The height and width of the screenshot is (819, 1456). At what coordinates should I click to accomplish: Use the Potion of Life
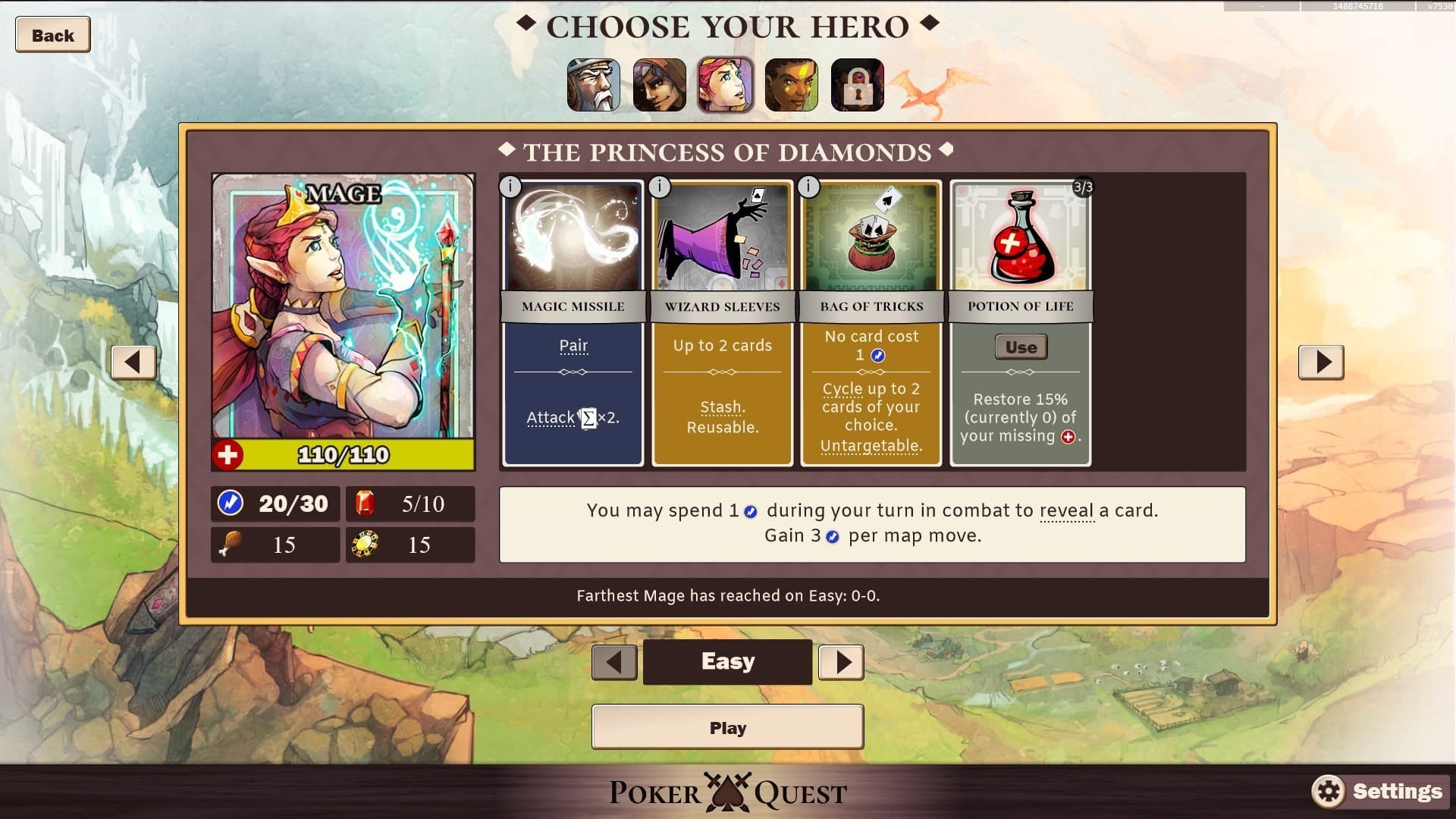click(x=1021, y=347)
